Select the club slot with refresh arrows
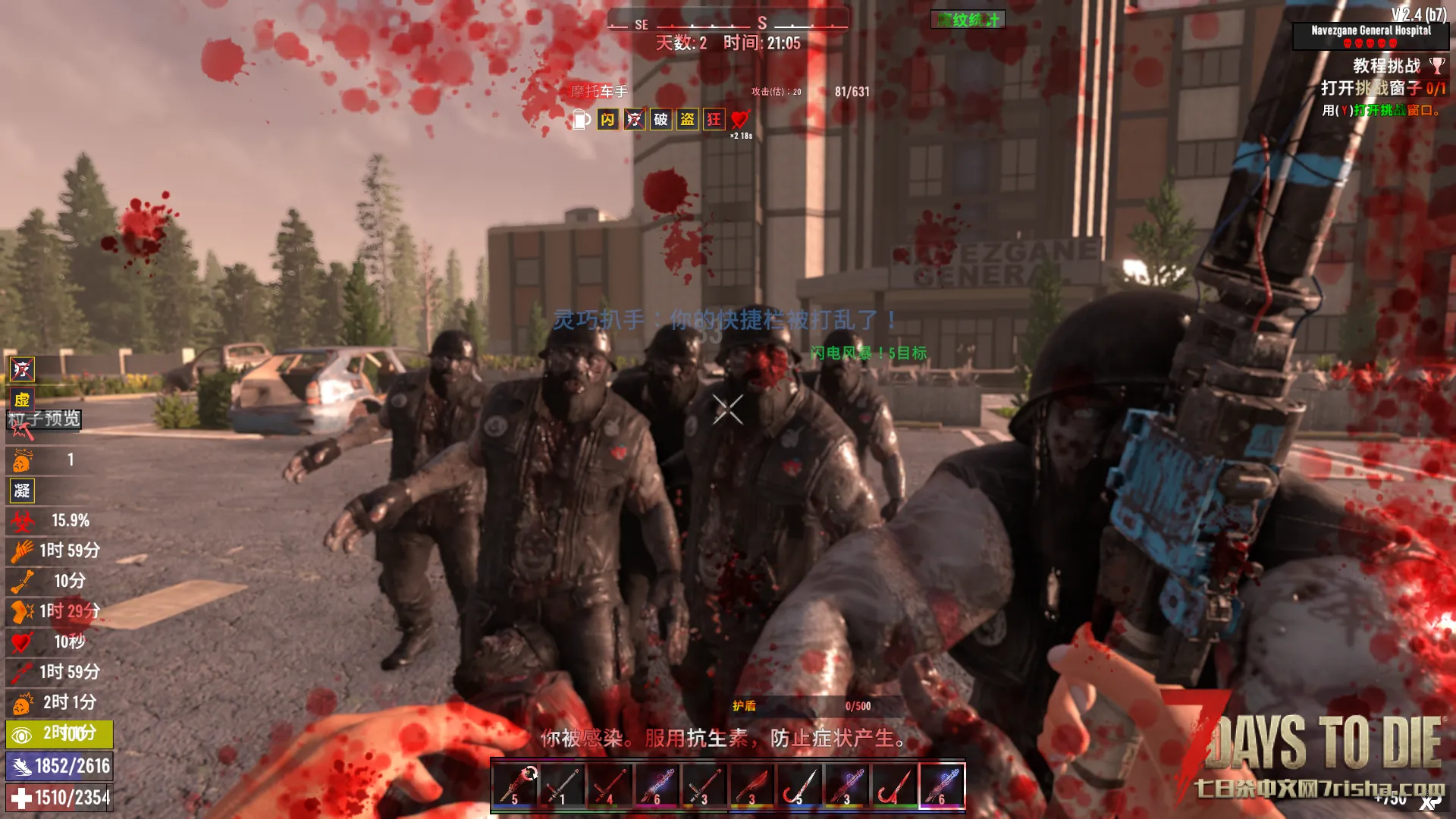Screen dimensions: 1456x819 pyautogui.click(x=515, y=786)
